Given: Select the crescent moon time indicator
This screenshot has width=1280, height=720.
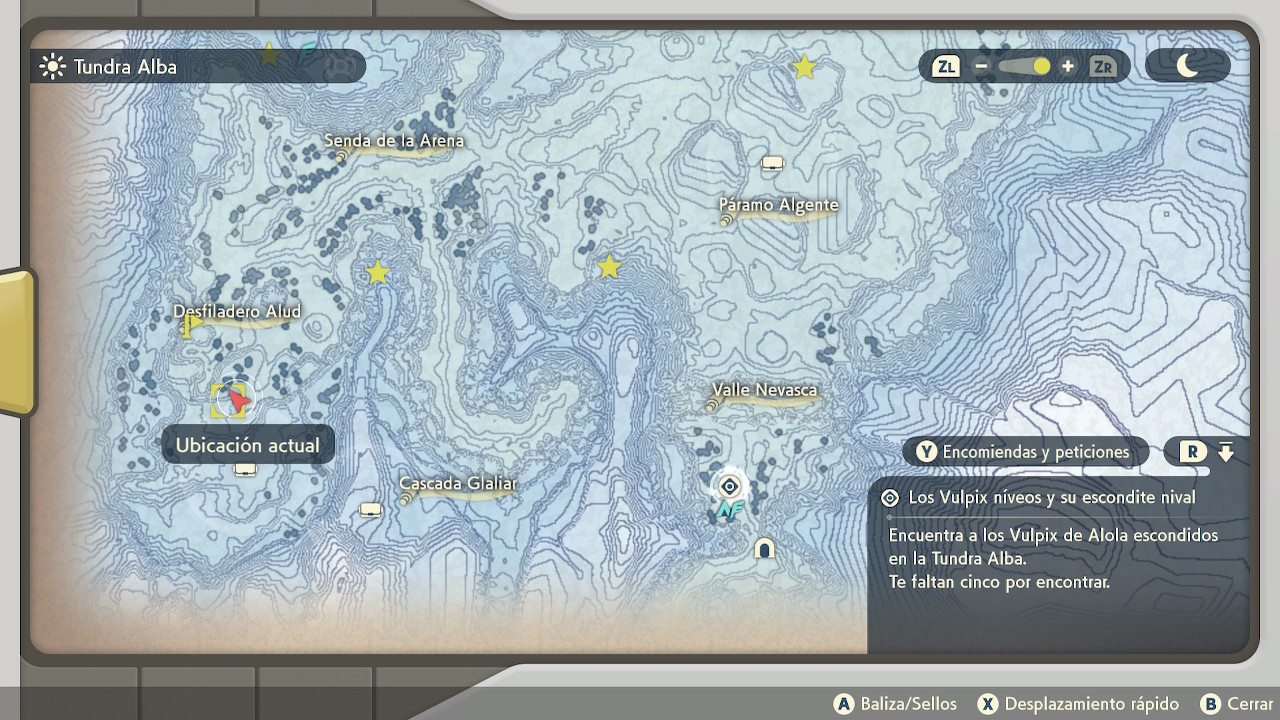Looking at the screenshot, I should (1187, 66).
